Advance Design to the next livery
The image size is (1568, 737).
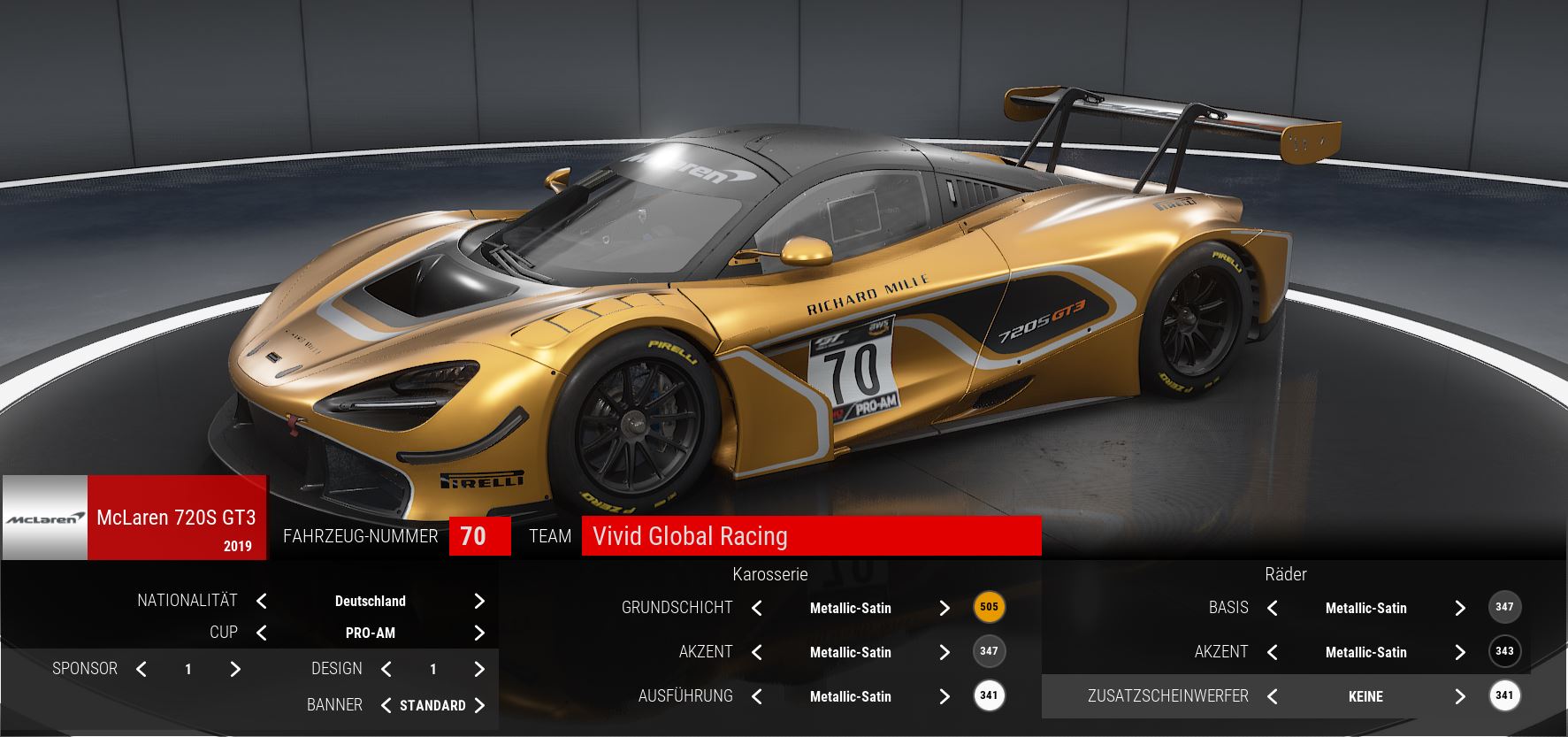tap(479, 670)
